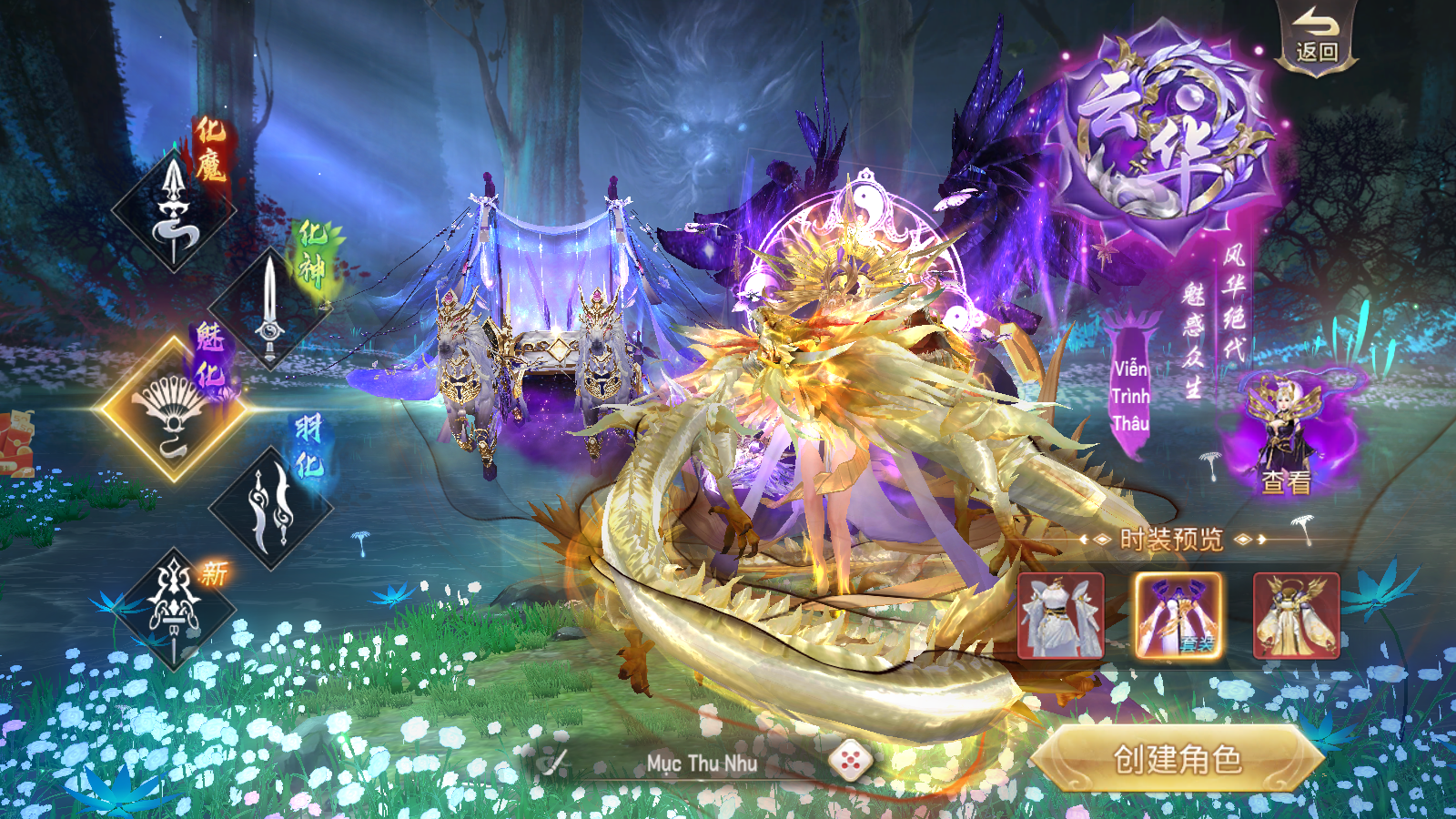Select the 魅化 fan class diamond
1456x819 pixels.
(x=173, y=409)
